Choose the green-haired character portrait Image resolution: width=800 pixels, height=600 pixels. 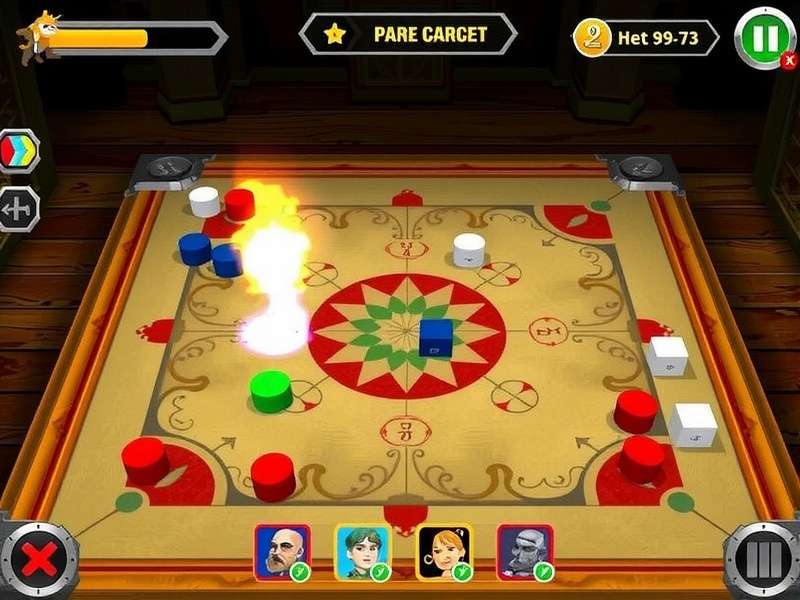point(362,551)
